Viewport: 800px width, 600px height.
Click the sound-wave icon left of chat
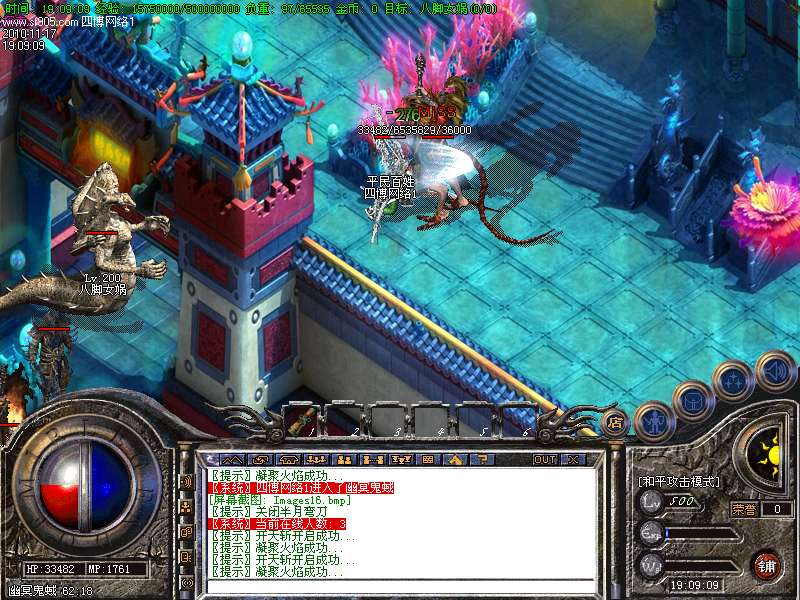[x=186, y=481]
